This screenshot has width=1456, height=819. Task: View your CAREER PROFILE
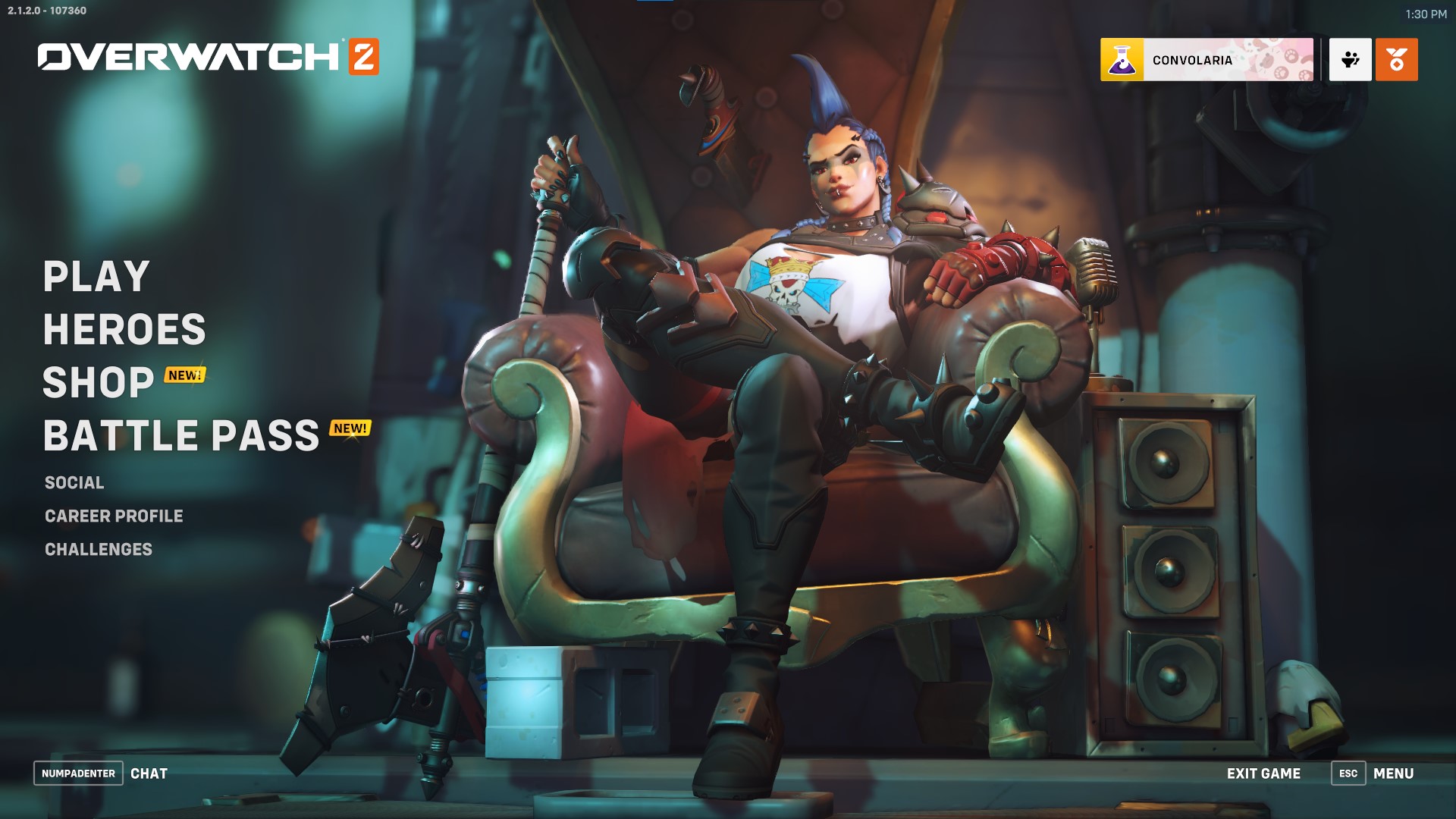(114, 516)
